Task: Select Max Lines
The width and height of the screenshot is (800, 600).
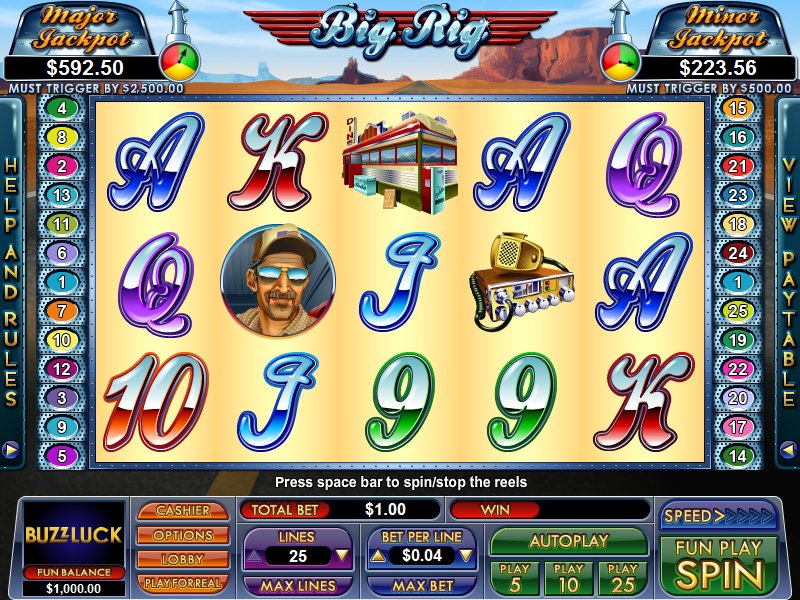Action: [x=297, y=584]
